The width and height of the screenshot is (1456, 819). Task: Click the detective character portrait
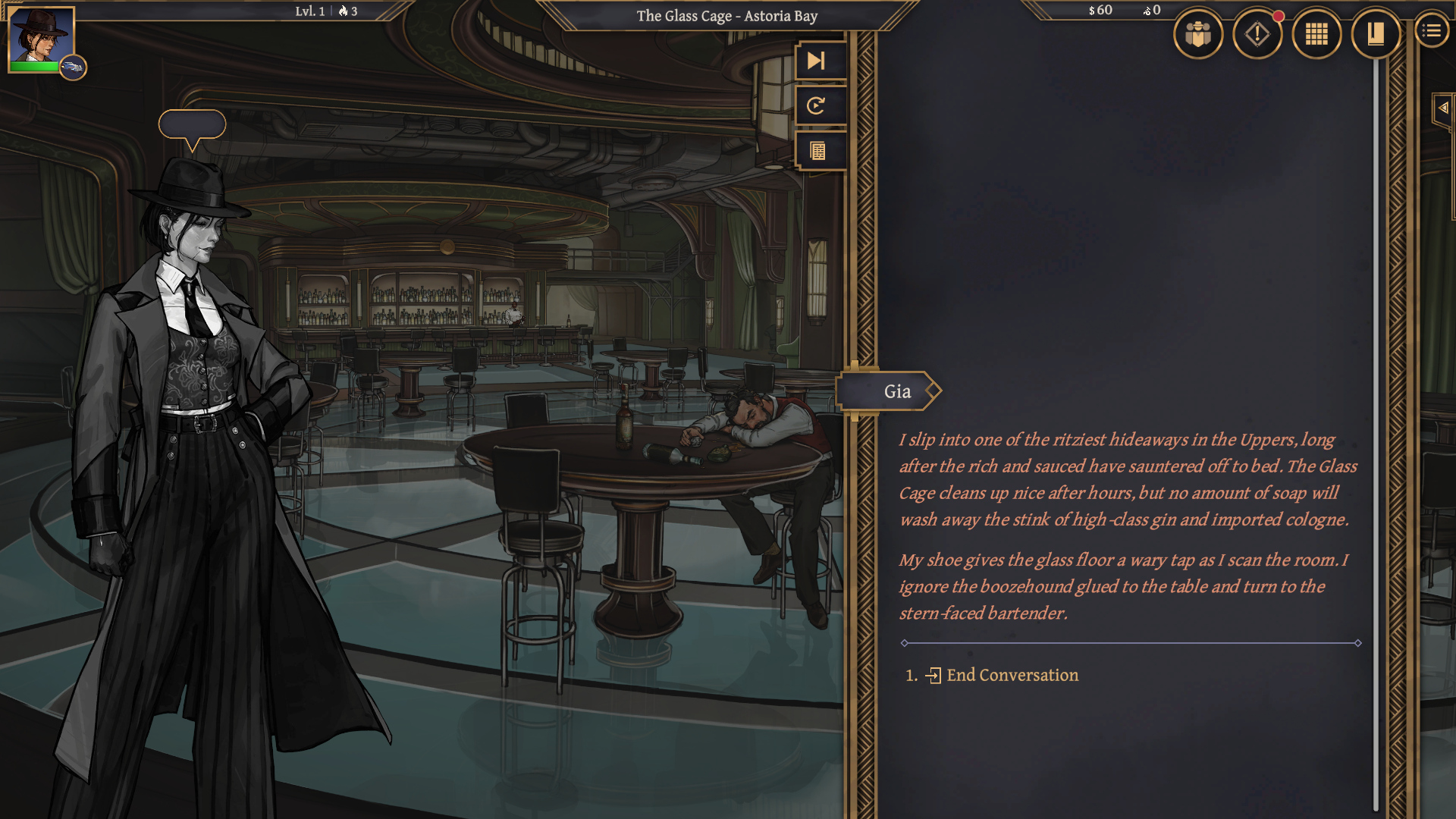point(40,36)
